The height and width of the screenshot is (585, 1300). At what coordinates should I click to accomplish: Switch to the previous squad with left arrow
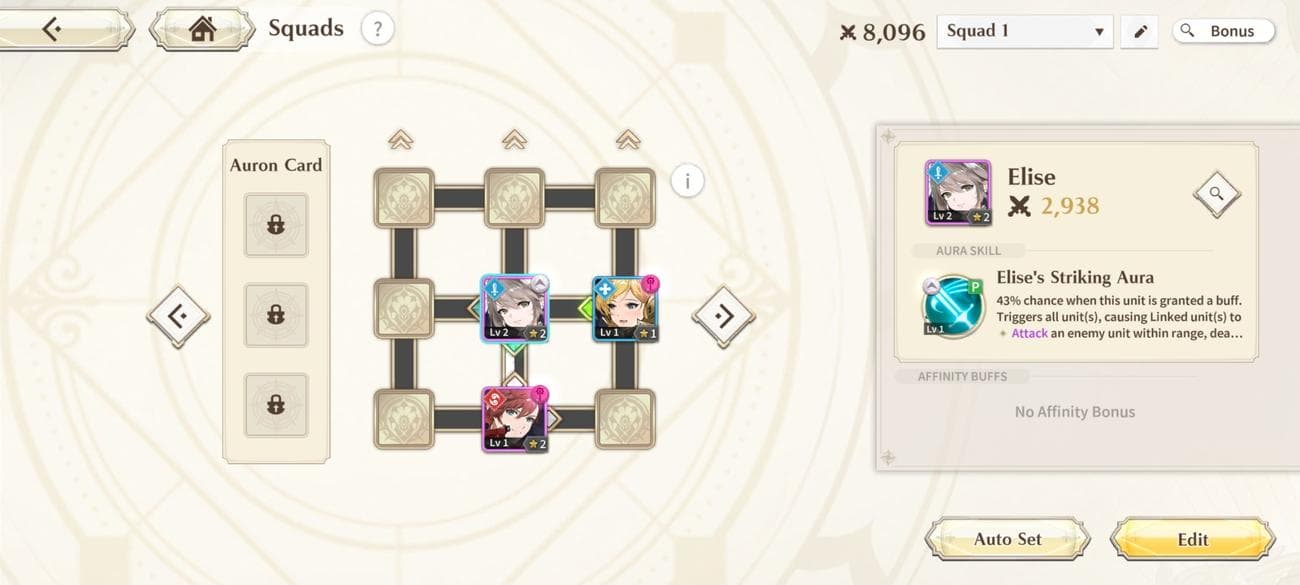coord(179,317)
